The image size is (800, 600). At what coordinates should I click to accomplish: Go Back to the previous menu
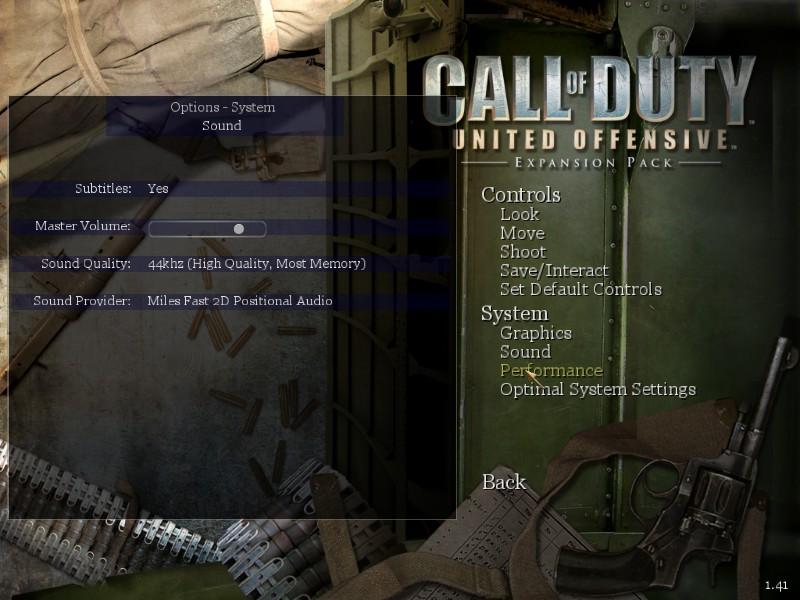[503, 482]
